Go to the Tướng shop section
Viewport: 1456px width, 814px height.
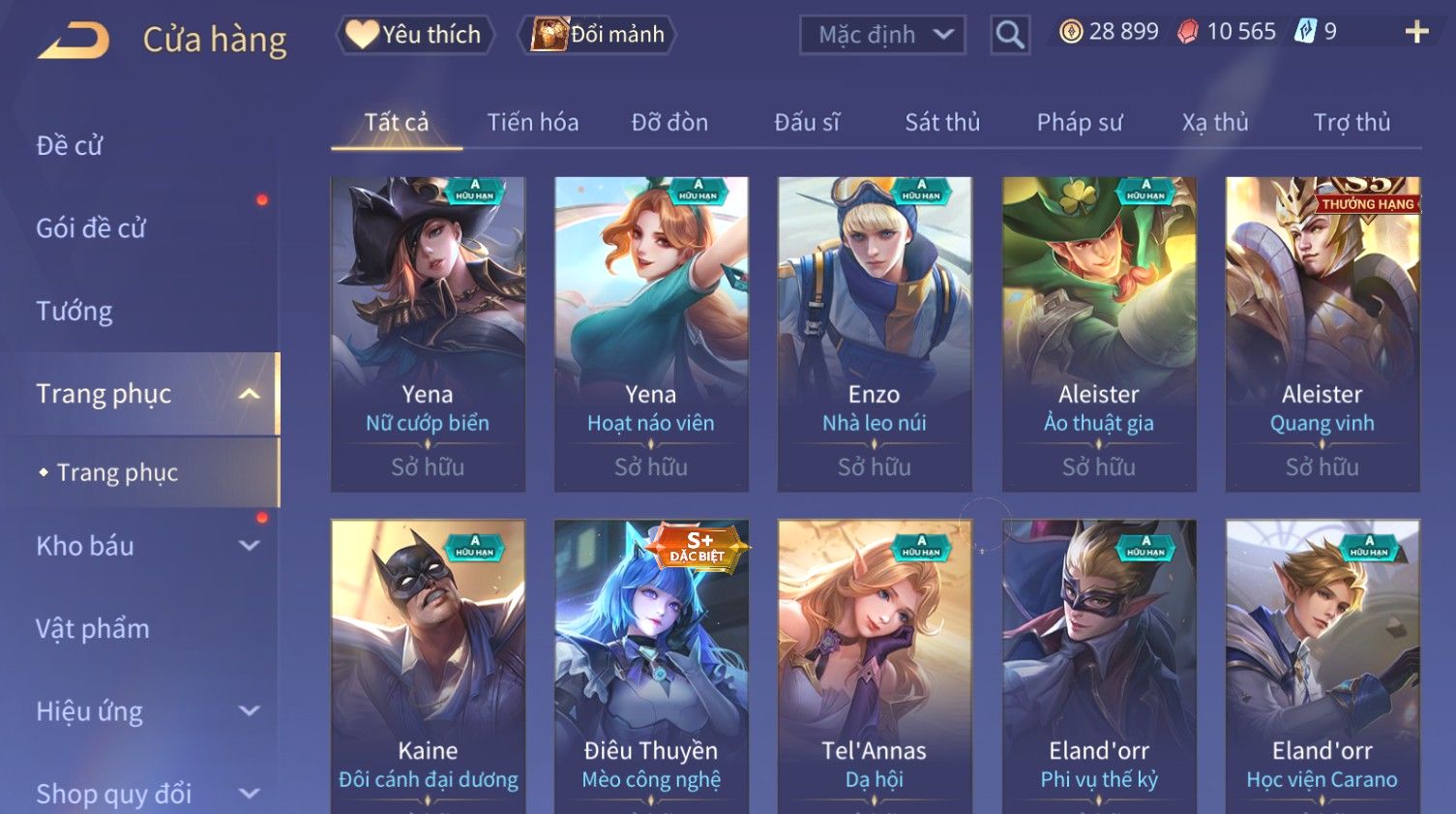click(74, 311)
